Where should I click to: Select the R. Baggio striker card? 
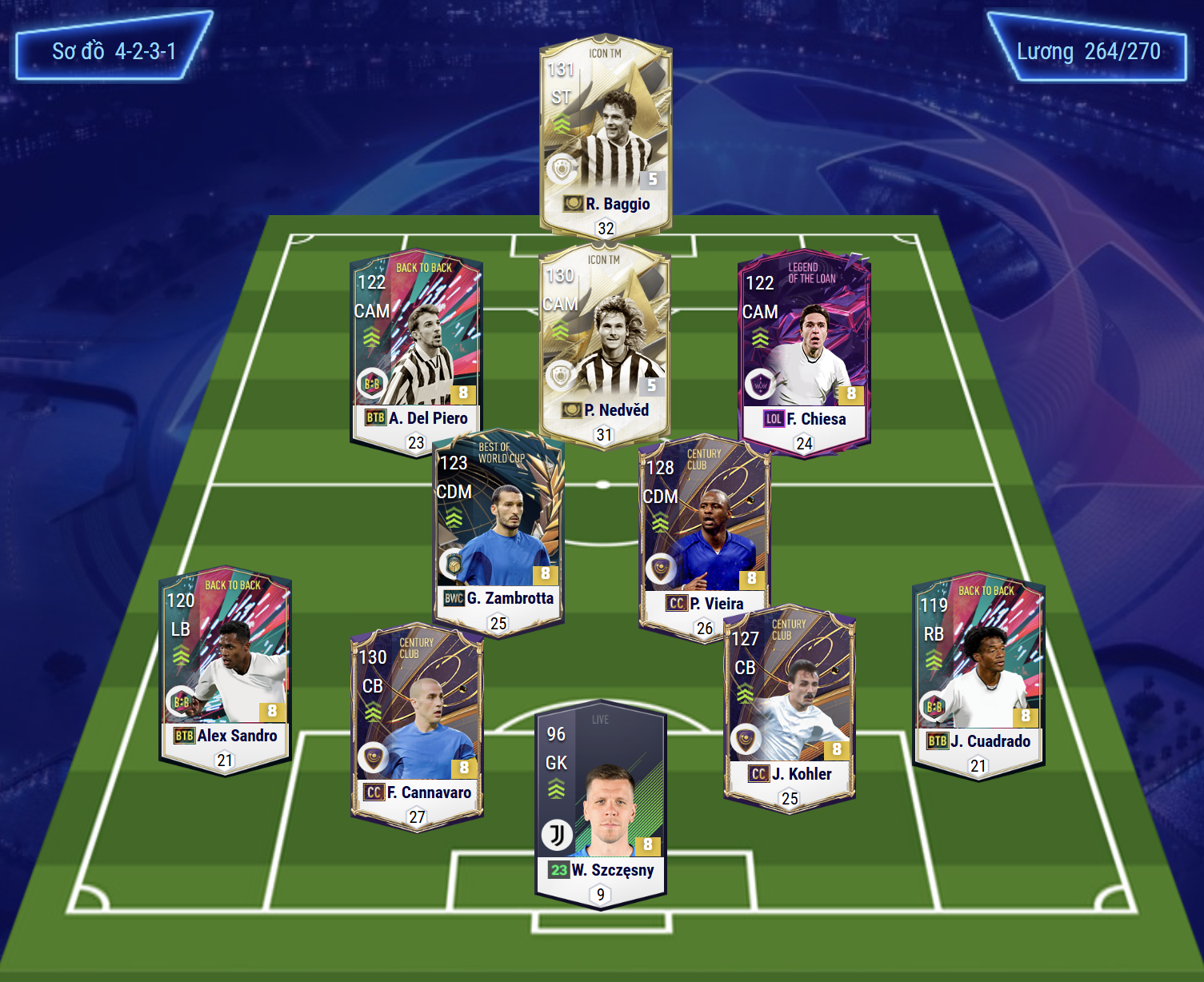pos(606,128)
